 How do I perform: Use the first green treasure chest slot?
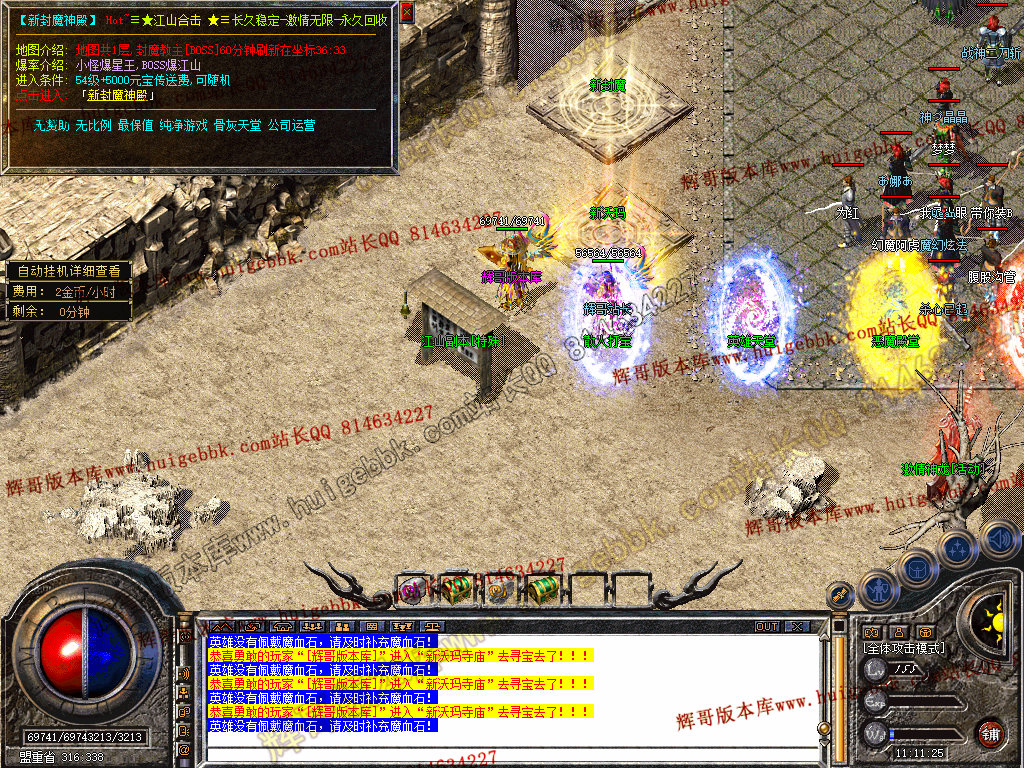[456, 589]
